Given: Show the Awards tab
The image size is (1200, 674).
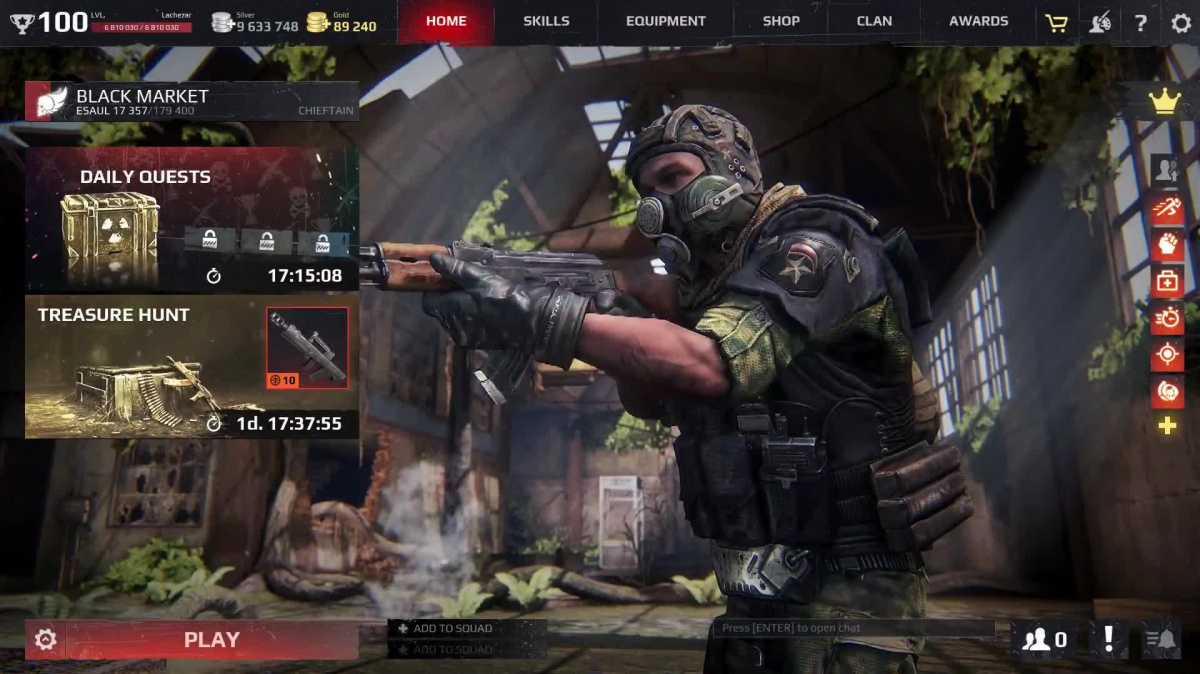Looking at the screenshot, I should pos(978,21).
